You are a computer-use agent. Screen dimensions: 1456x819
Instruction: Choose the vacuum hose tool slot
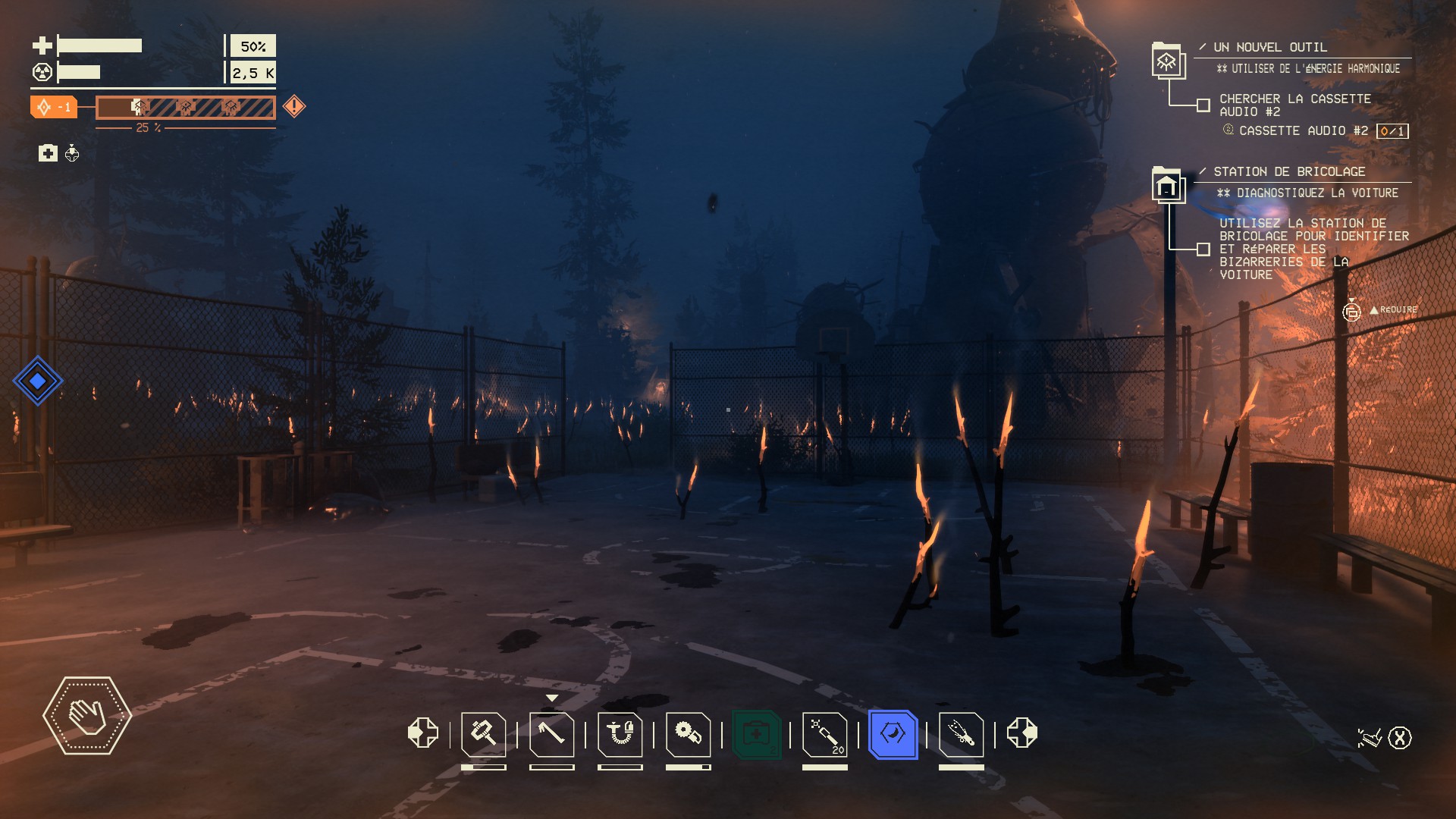pyautogui.click(x=620, y=734)
